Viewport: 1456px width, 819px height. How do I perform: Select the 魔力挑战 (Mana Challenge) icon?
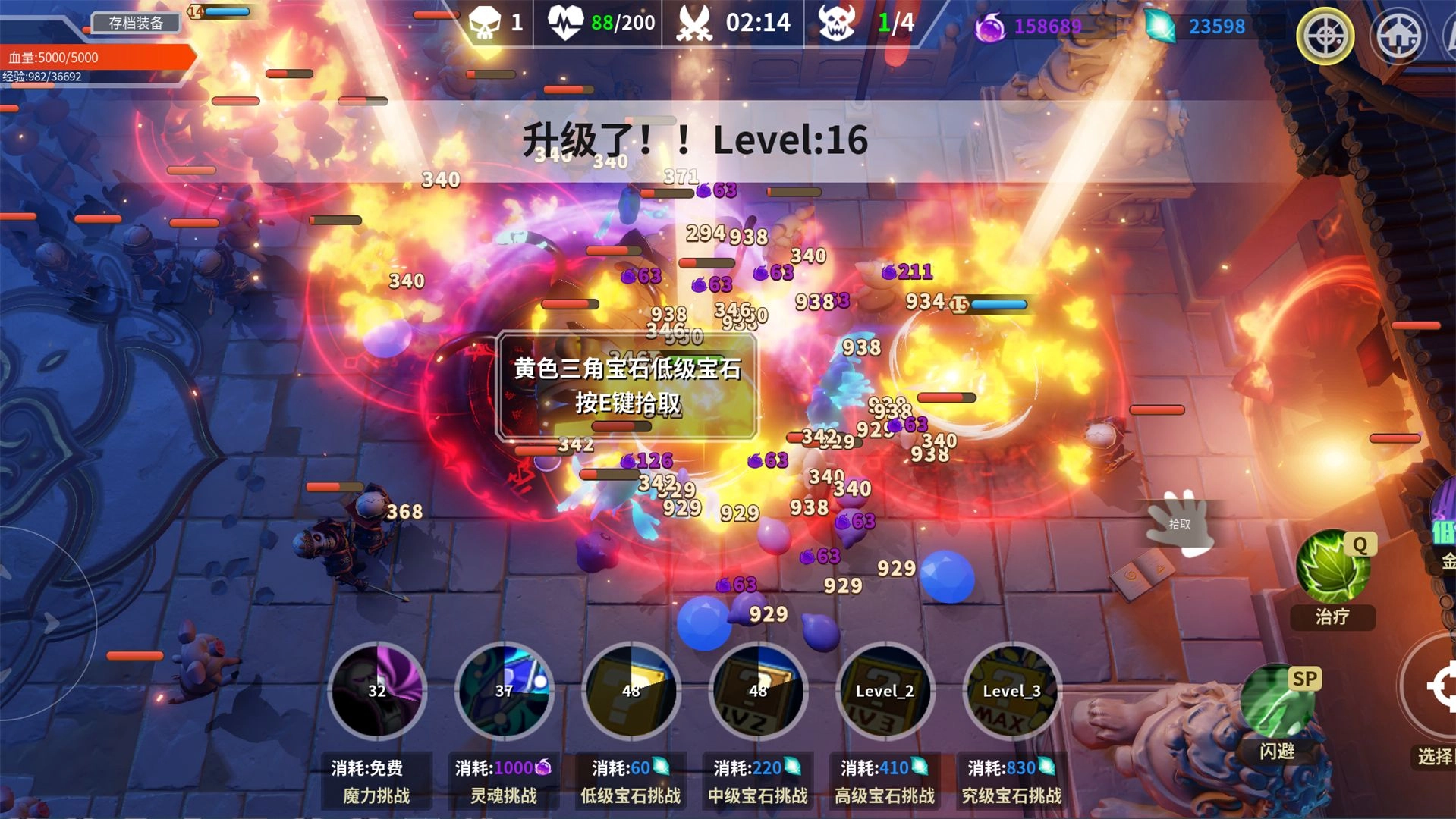click(377, 692)
